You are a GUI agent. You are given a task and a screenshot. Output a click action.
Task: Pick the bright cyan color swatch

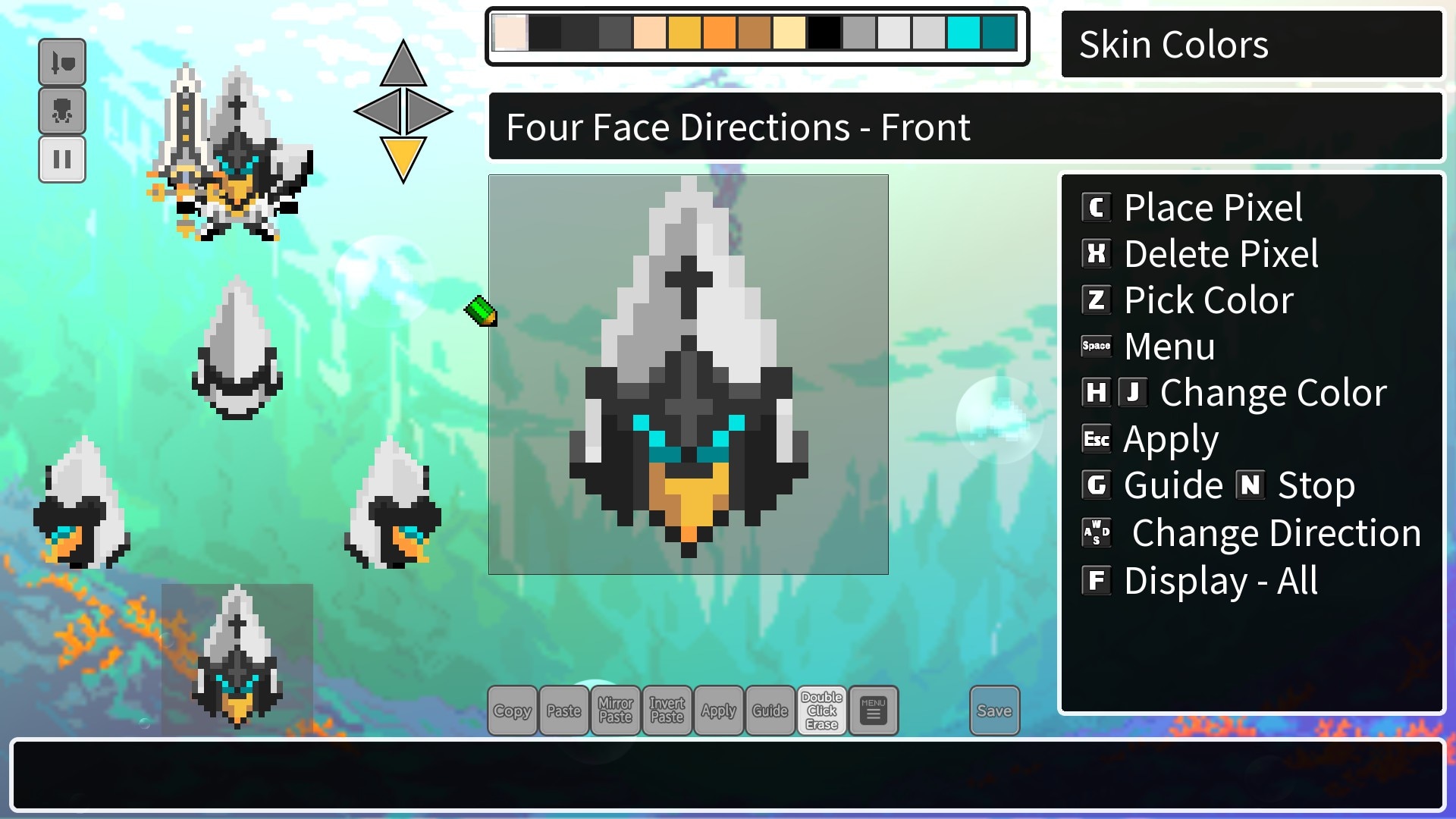coord(964,33)
